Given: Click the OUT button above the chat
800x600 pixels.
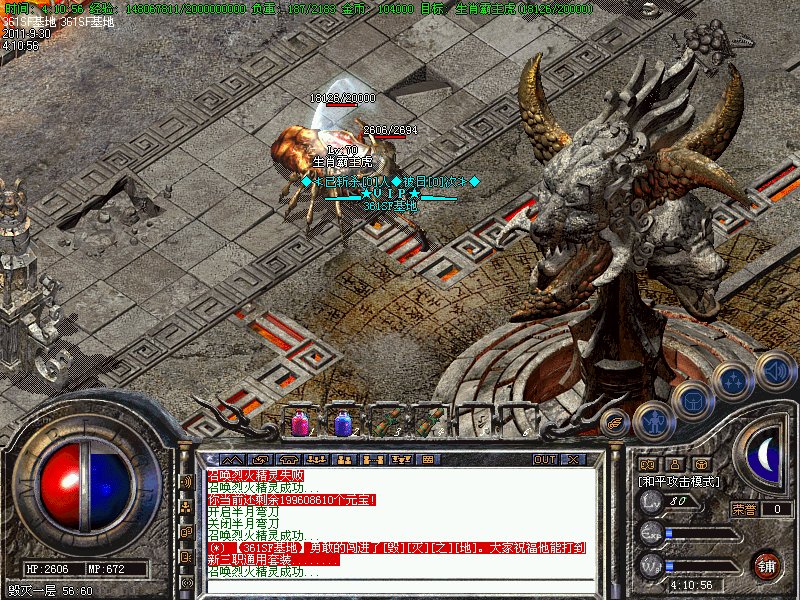Looking at the screenshot, I should (x=545, y=459).
